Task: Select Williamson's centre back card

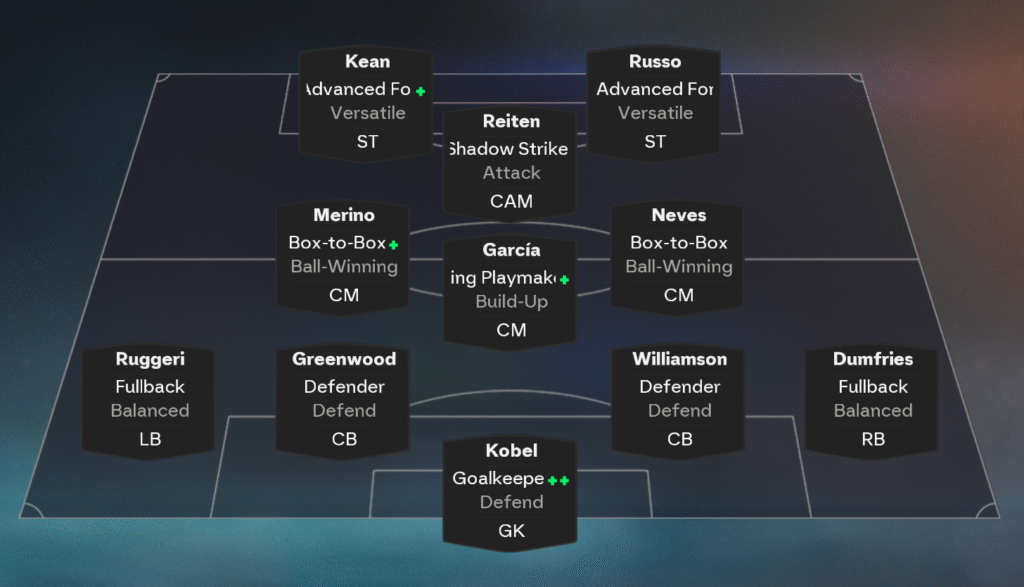Action: 679,399
